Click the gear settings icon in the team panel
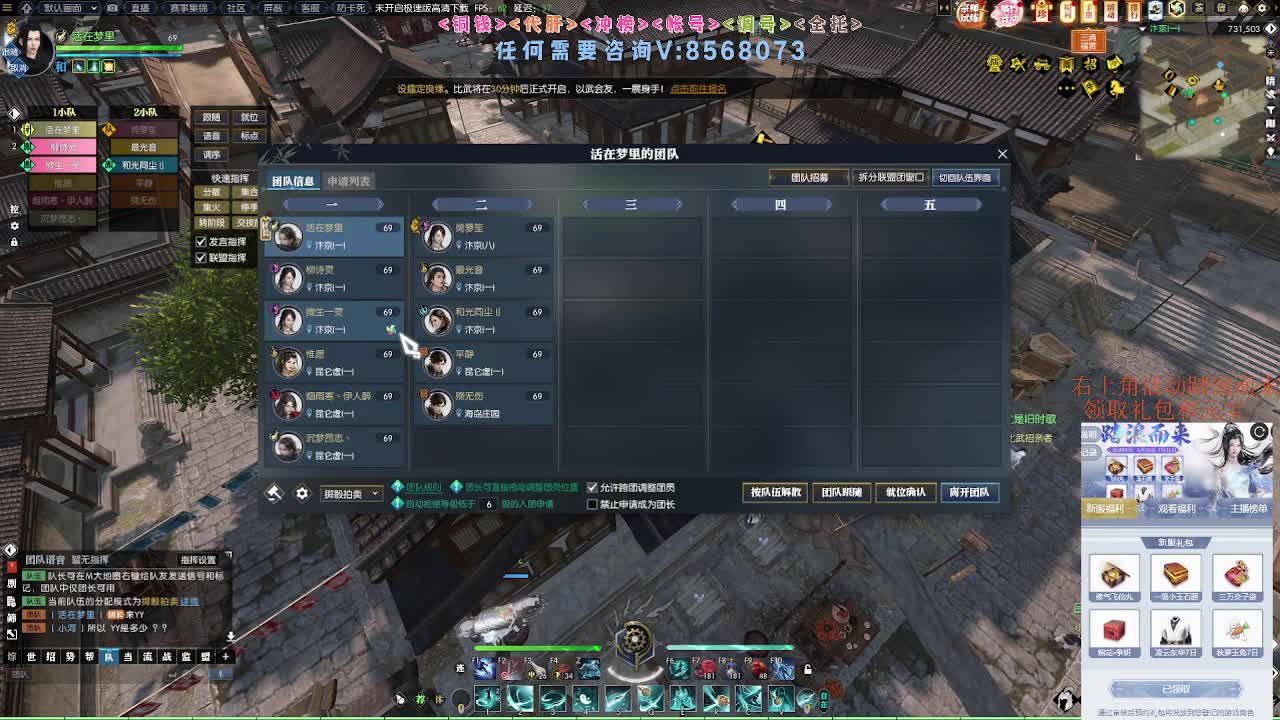The height and width of the screenshot is (720, 1280). point(303,492)
